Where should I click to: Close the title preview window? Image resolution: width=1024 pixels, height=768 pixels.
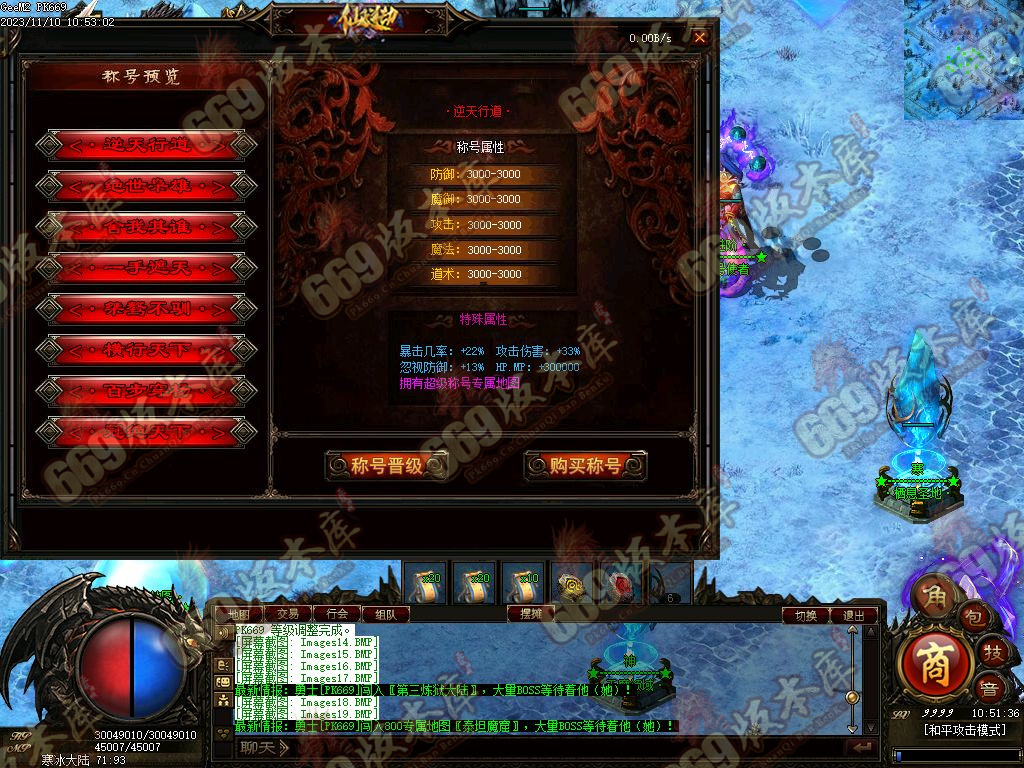[700, 38]
